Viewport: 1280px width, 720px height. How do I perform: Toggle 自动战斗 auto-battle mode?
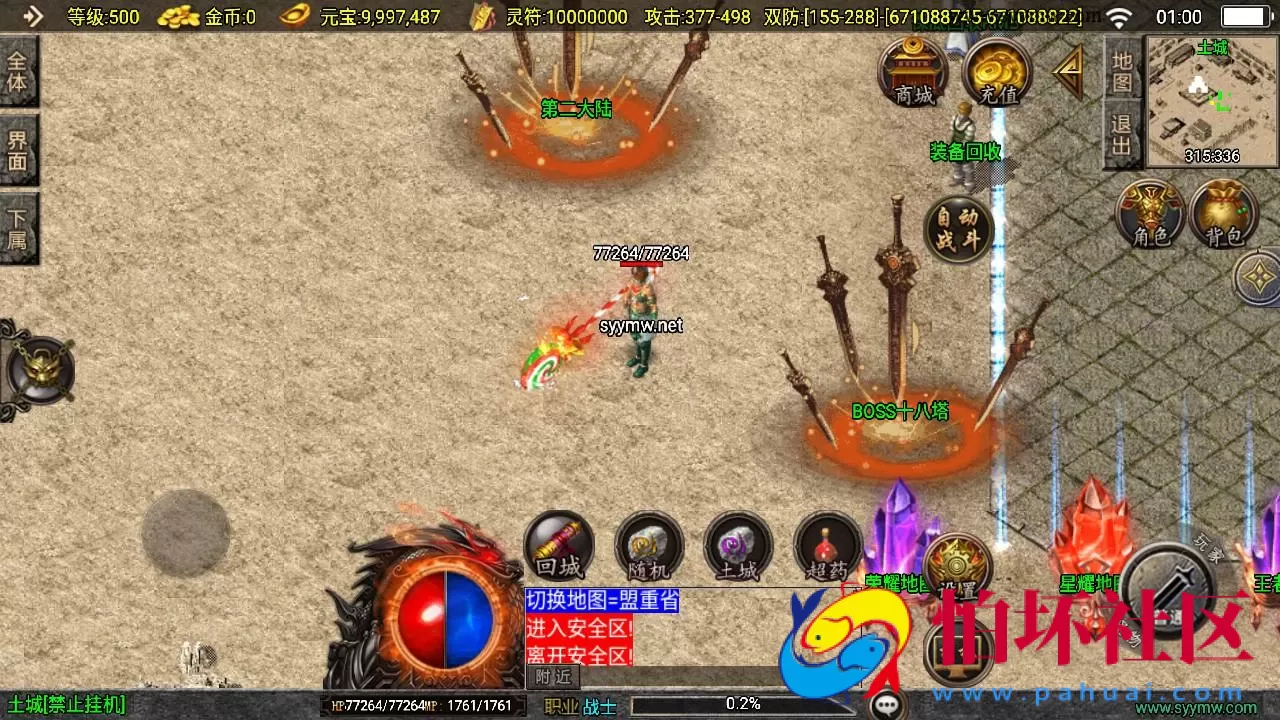957,228
